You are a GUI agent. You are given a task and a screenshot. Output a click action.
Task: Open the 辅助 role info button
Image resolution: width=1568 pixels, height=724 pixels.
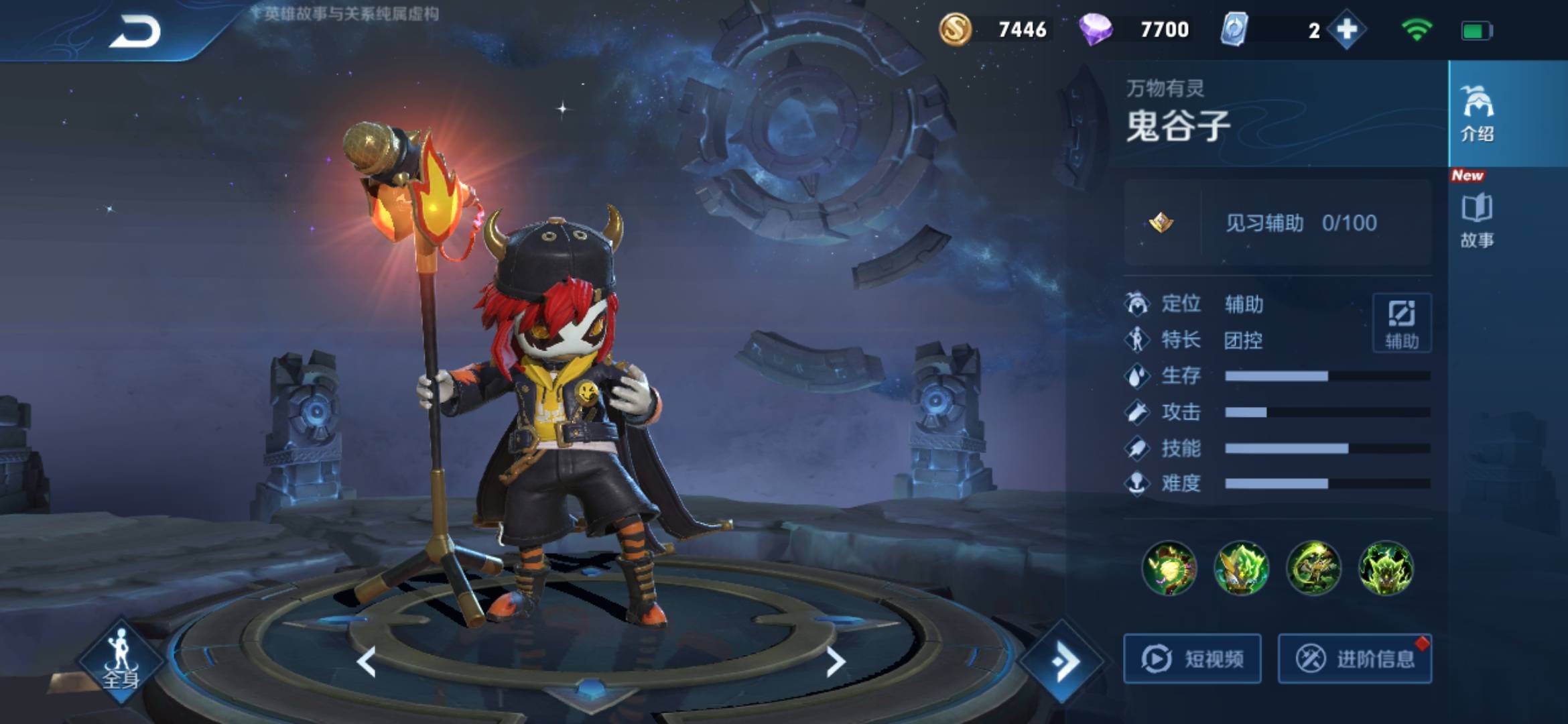pyautogui.click(x=1402, y=323)
